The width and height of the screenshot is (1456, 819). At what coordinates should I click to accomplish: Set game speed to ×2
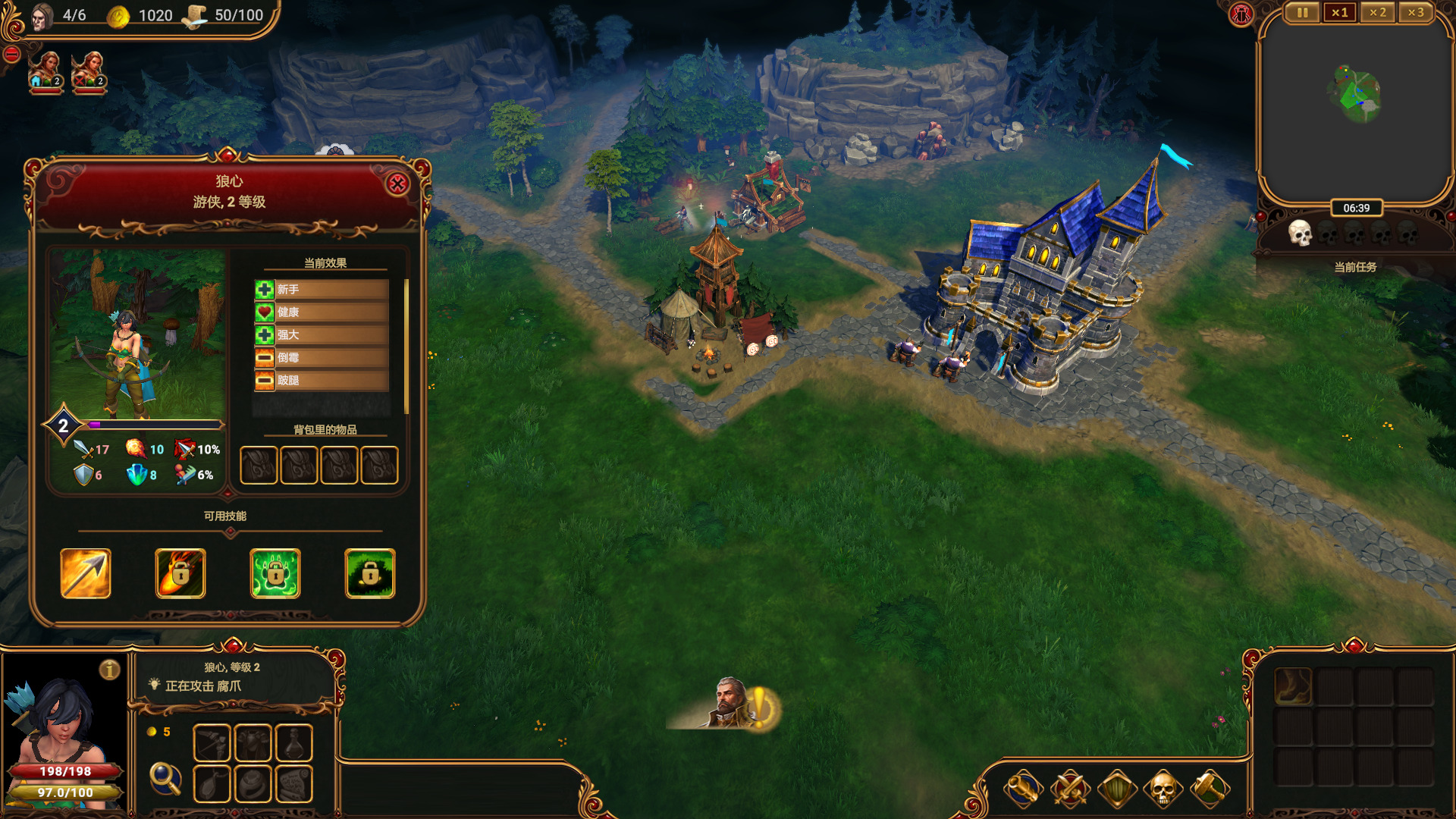1377,13
